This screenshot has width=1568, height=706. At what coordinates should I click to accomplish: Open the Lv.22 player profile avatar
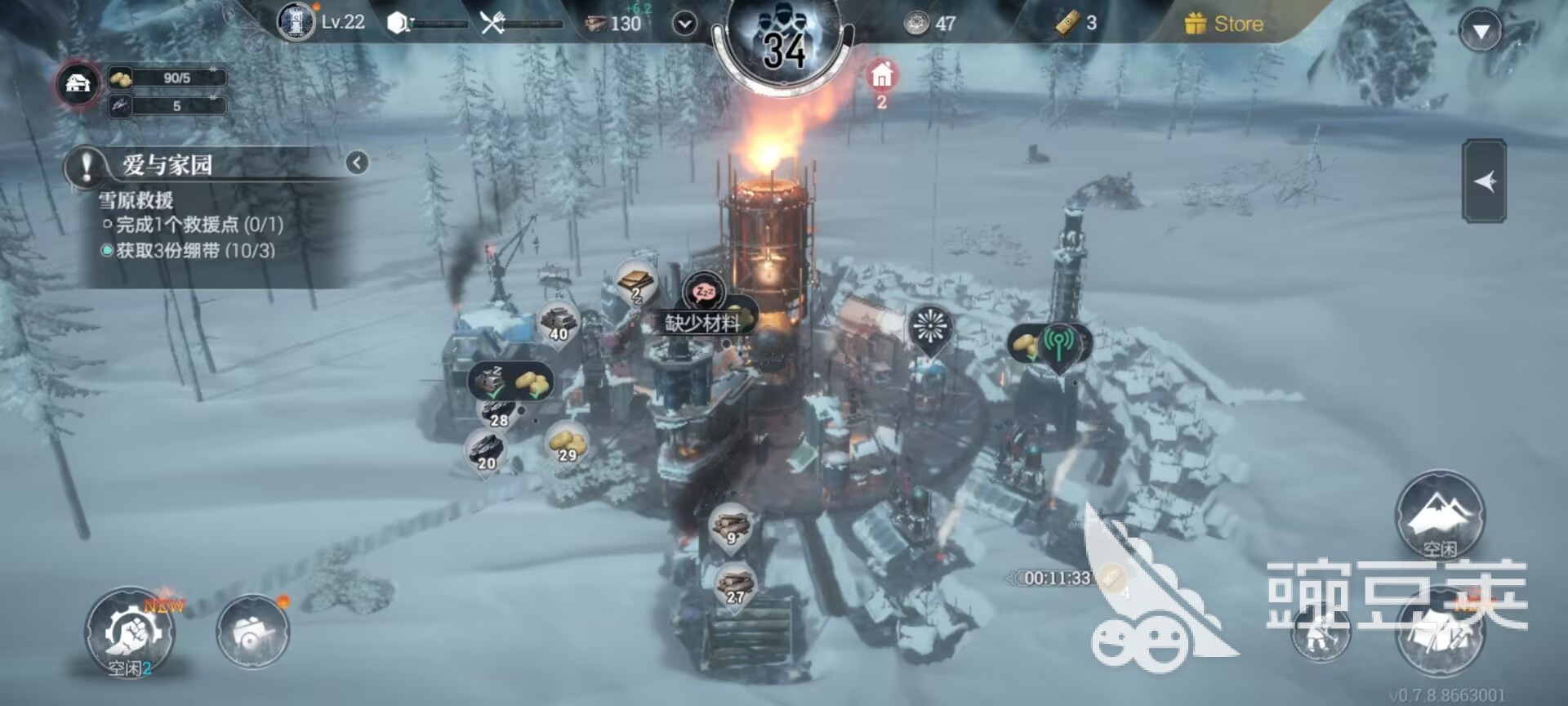click(296, 22)
